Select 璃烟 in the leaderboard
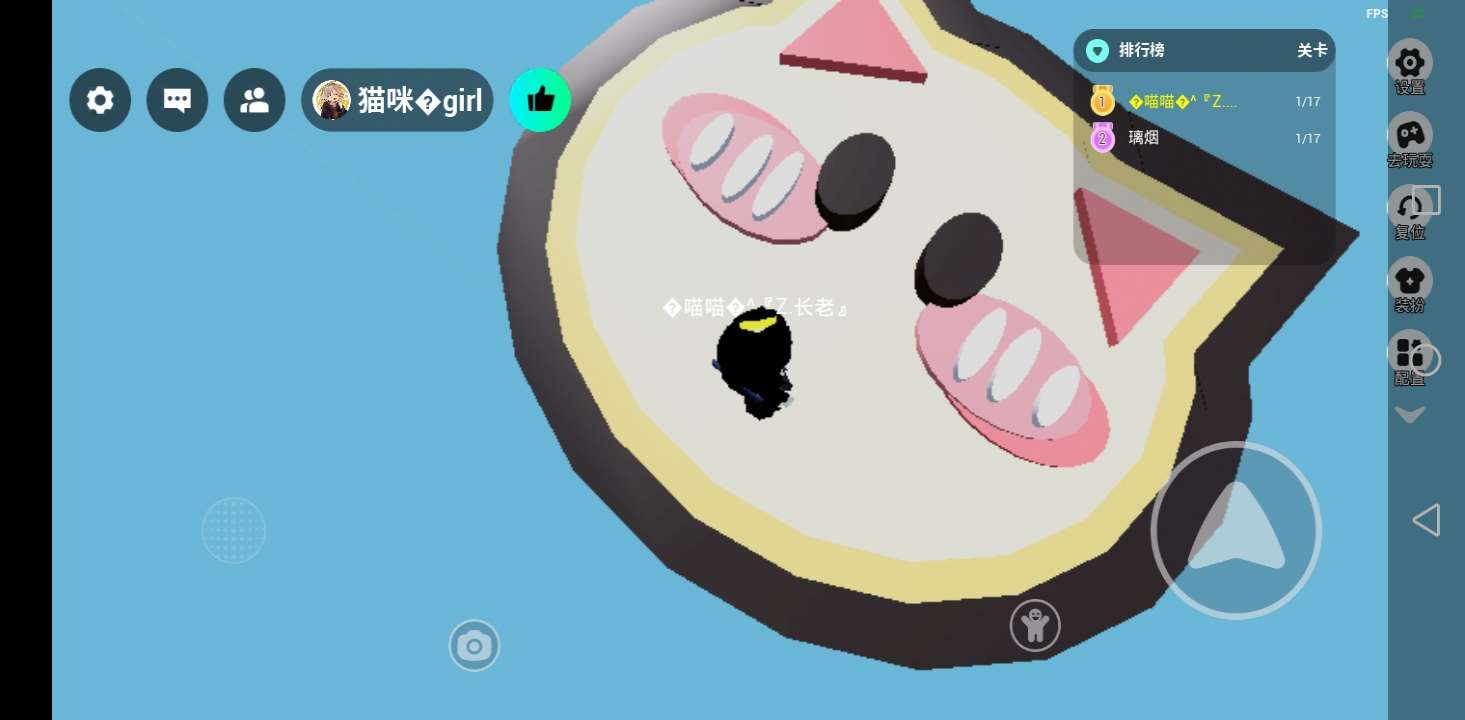 click(x=1144, y=138)
